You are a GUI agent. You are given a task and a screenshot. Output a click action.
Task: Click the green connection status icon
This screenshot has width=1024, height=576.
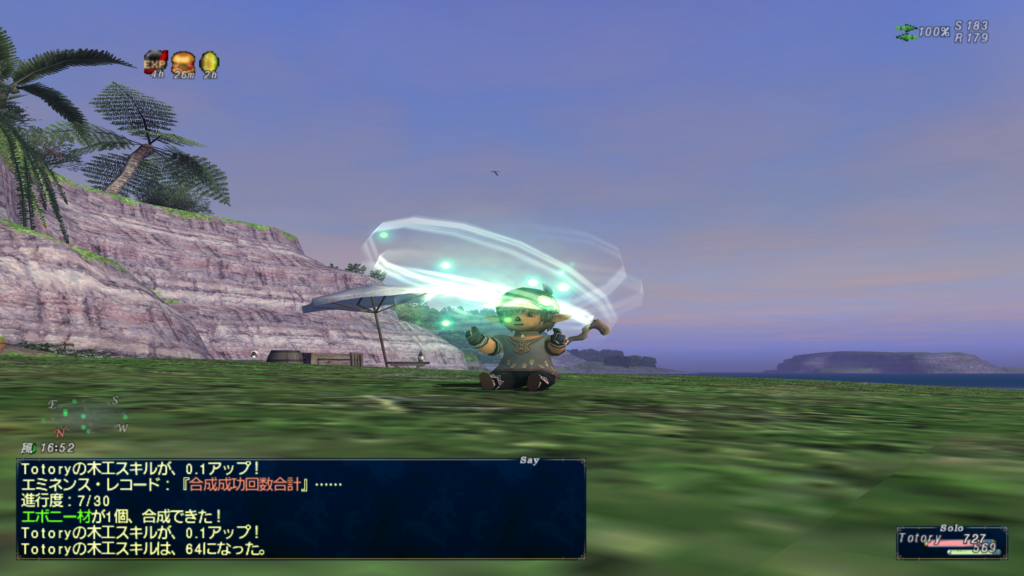click(906, 32)
